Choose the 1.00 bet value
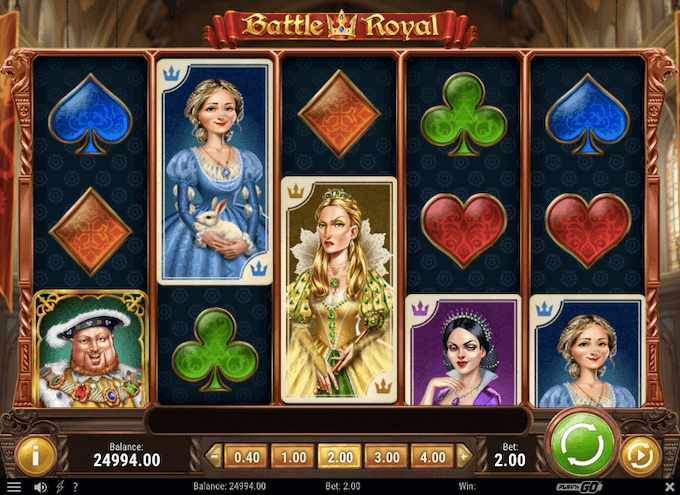The image size is (680, 495). click(x=292, y=457)
